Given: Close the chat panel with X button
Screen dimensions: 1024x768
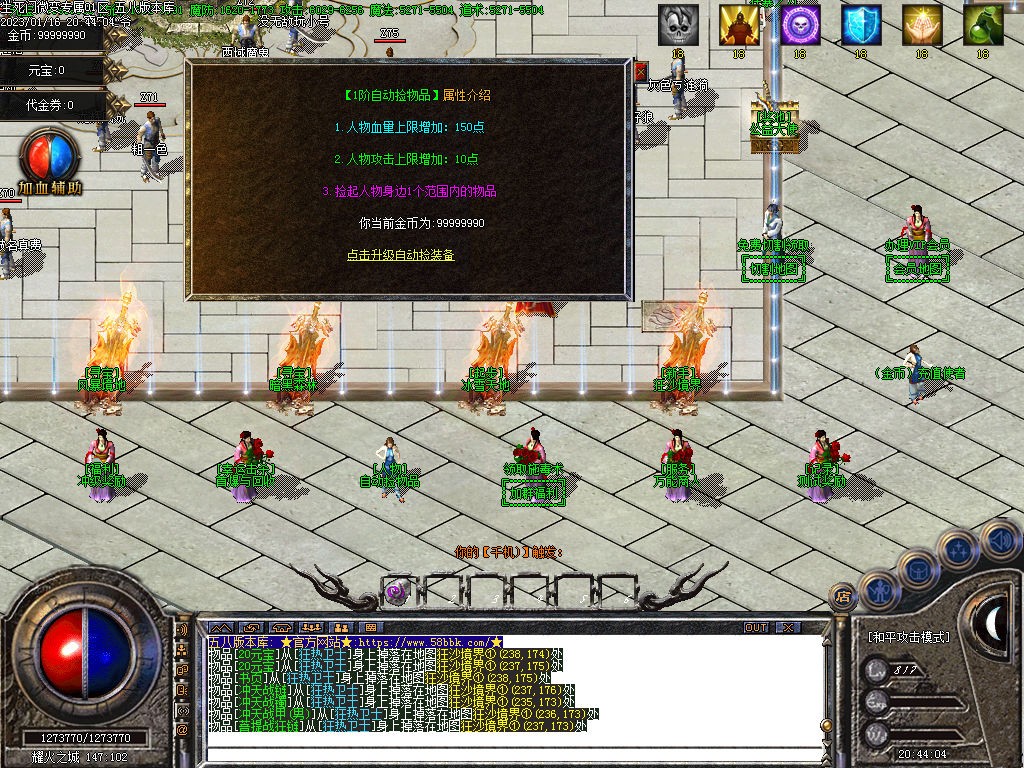Looking at the screenshot, I should (789, 627).
